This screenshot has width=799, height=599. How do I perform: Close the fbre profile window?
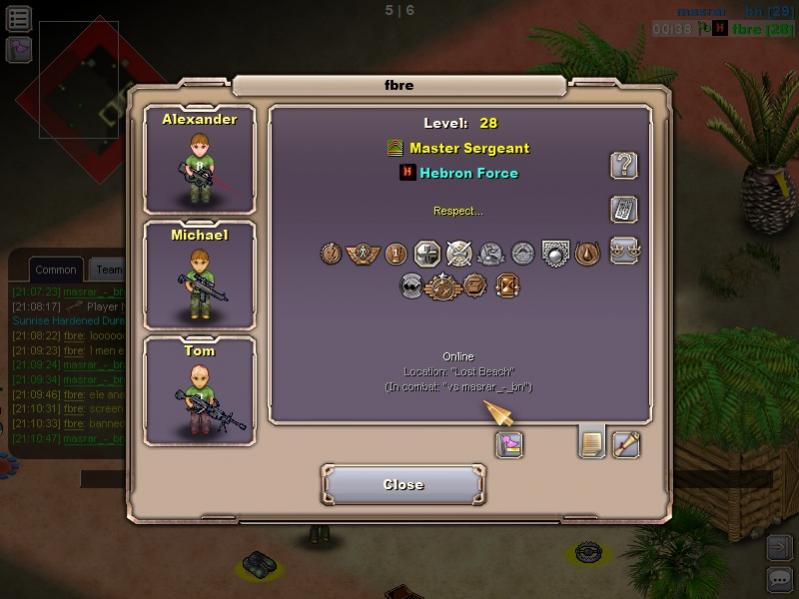403,484
